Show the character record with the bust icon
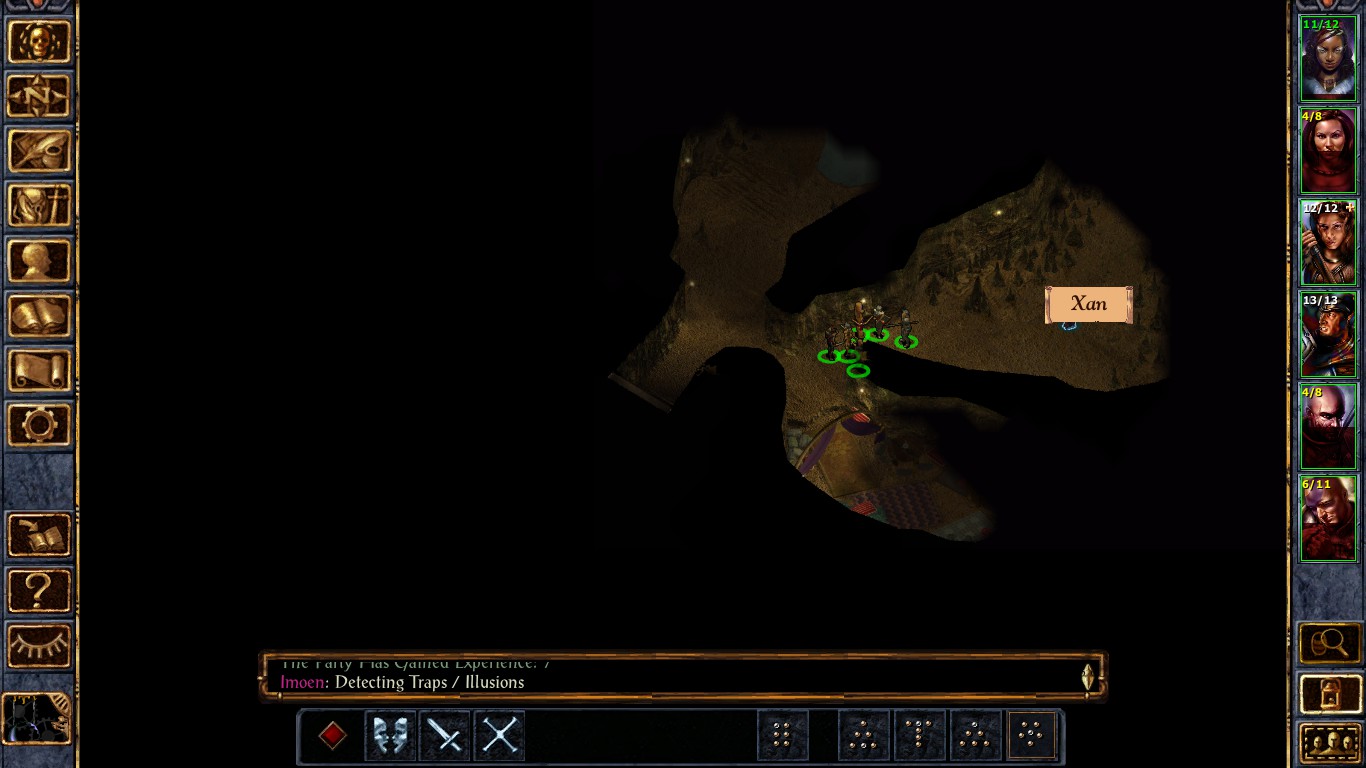 pos(39,262)
